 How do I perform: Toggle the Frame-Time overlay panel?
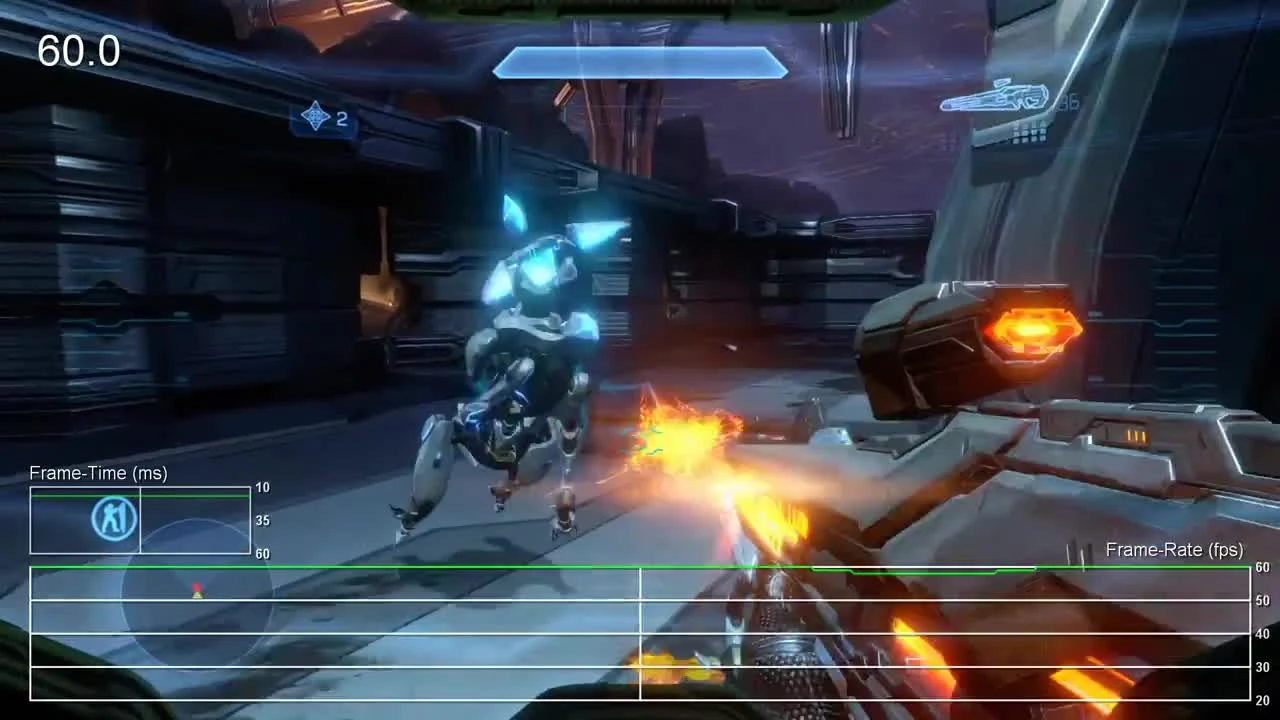(140, 519)
